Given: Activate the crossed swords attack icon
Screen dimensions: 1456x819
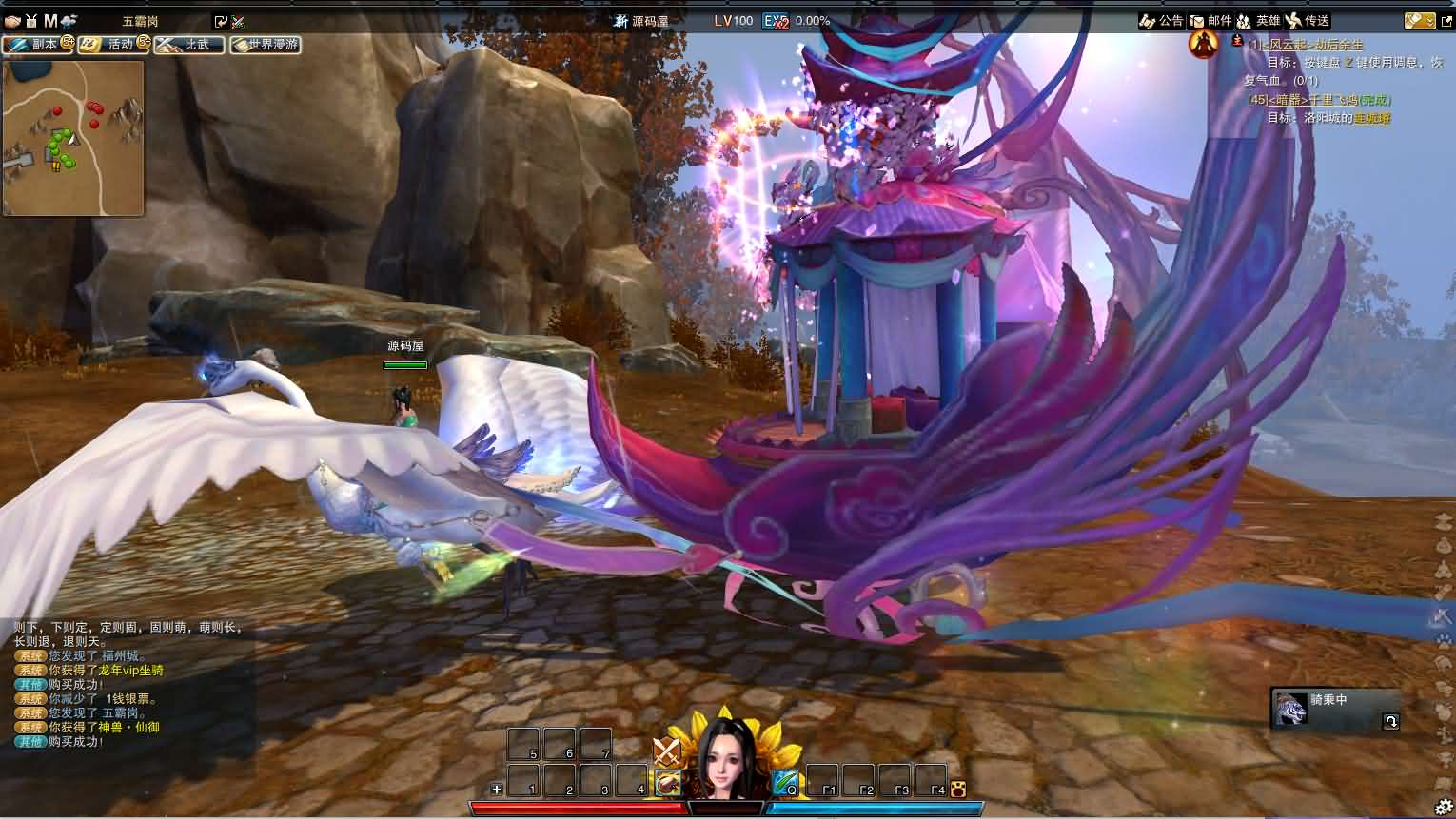Looking at the screenshot, I should pos(667,751).
